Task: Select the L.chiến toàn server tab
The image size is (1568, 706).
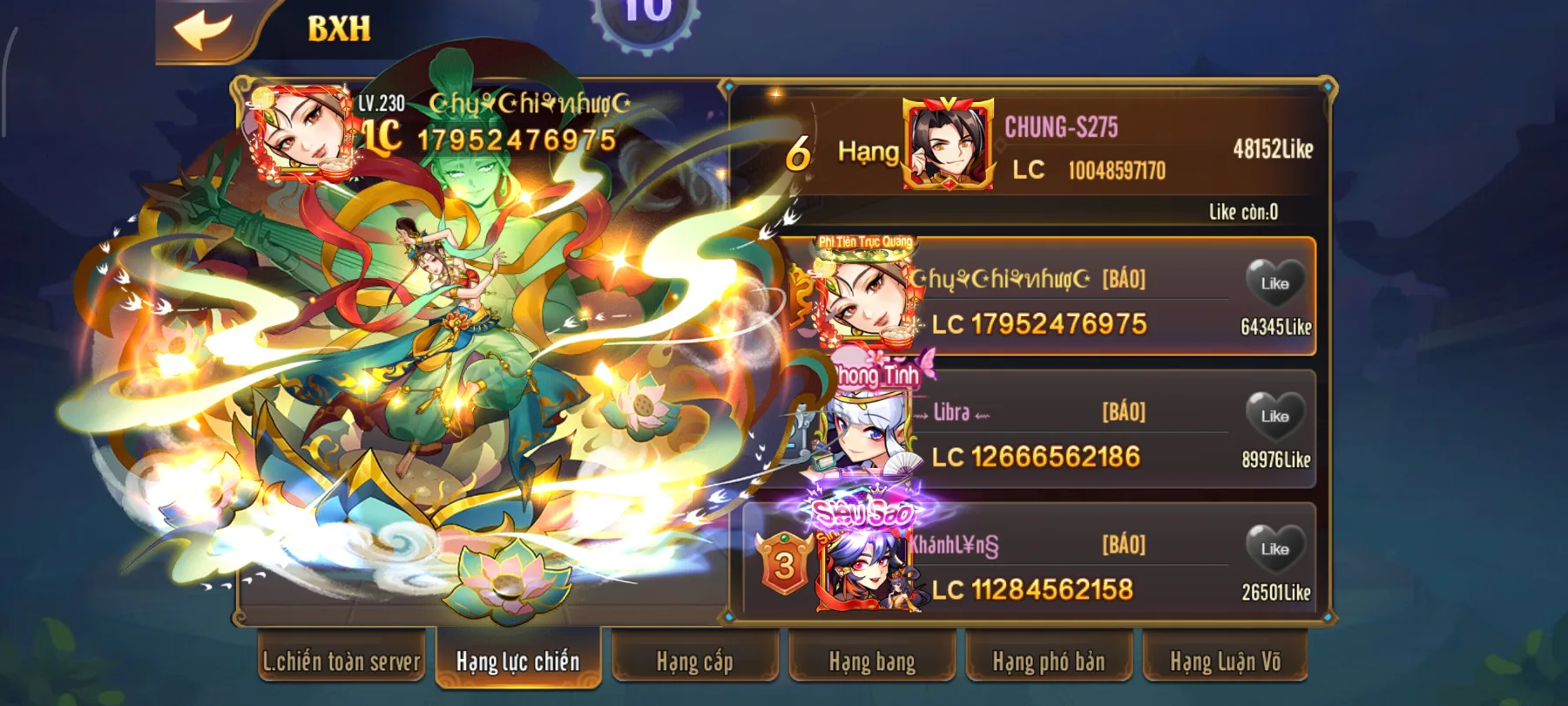Action: tap(342, 662)
